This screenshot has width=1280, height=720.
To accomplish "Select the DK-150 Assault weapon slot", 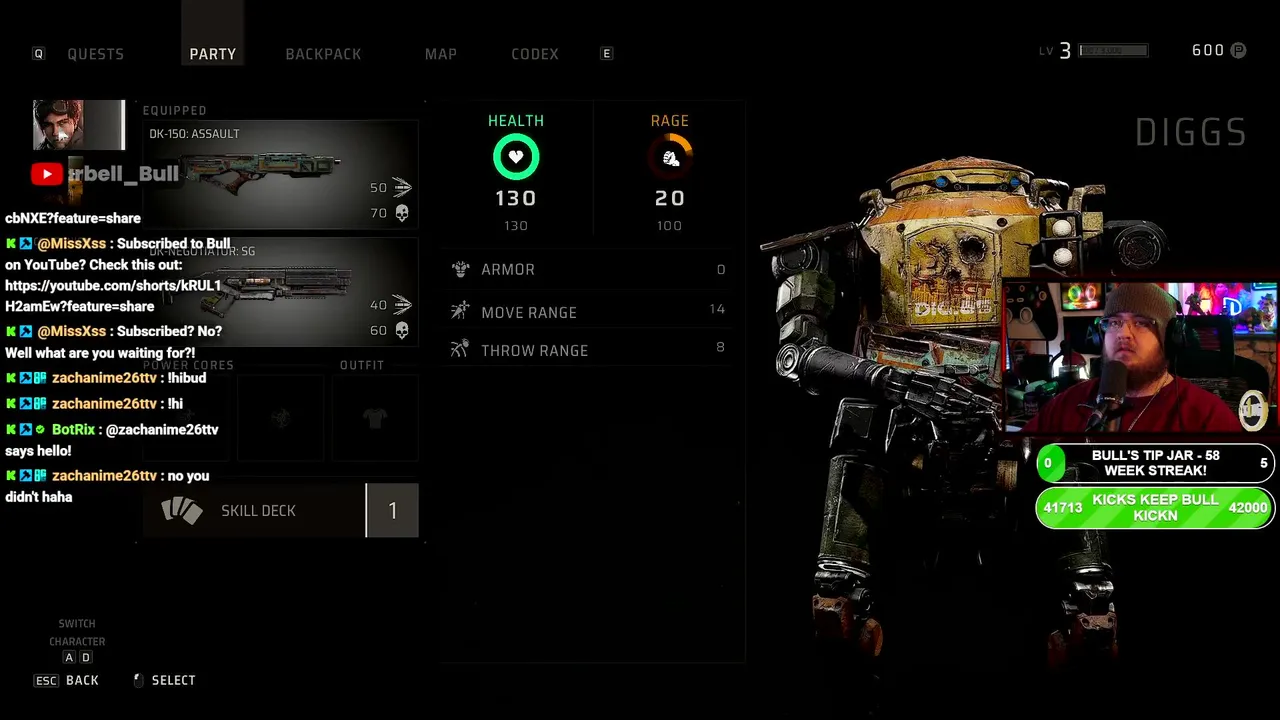I will point(280,175).
